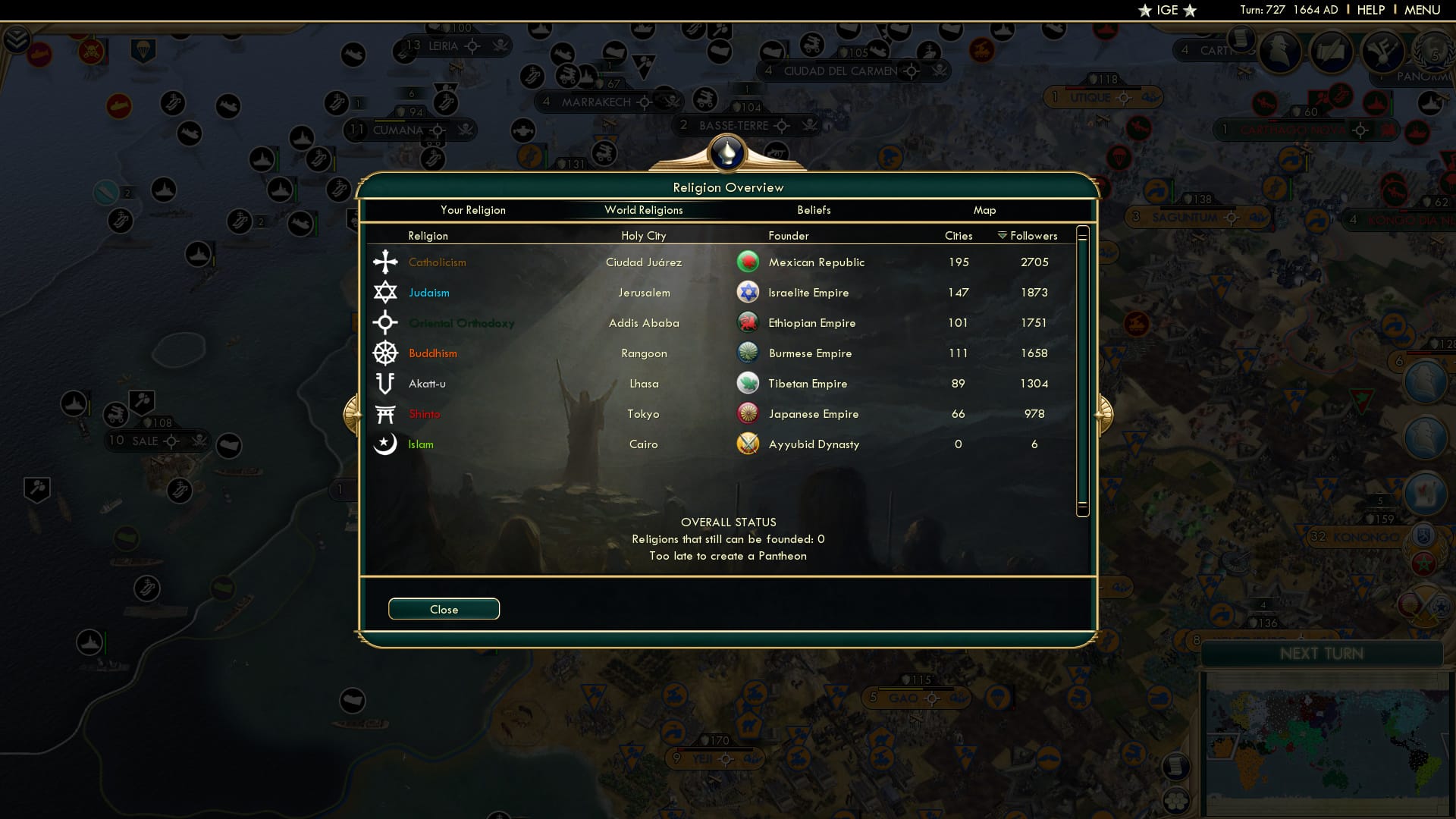Click the Ayyubid Dynasty founder emblem
1456x819 pixels.
748,444
